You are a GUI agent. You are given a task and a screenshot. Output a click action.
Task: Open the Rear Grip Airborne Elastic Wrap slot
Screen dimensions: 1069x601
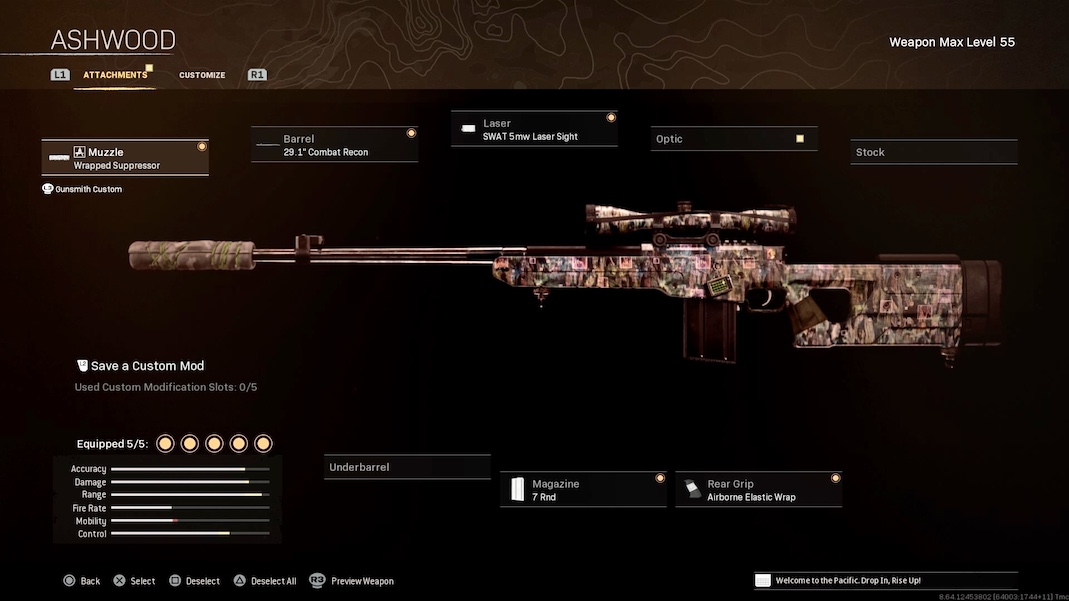(758, 490)
